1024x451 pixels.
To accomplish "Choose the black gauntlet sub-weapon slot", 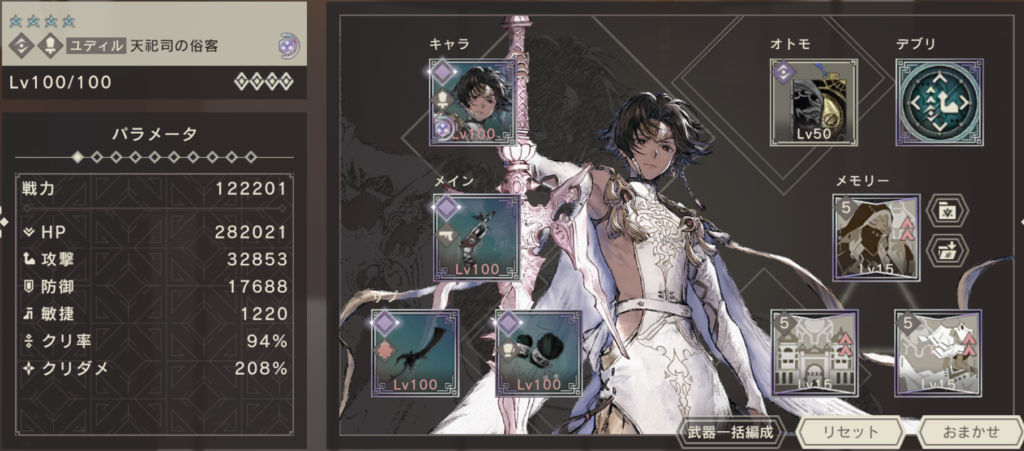I will click(x=538, y=352).
